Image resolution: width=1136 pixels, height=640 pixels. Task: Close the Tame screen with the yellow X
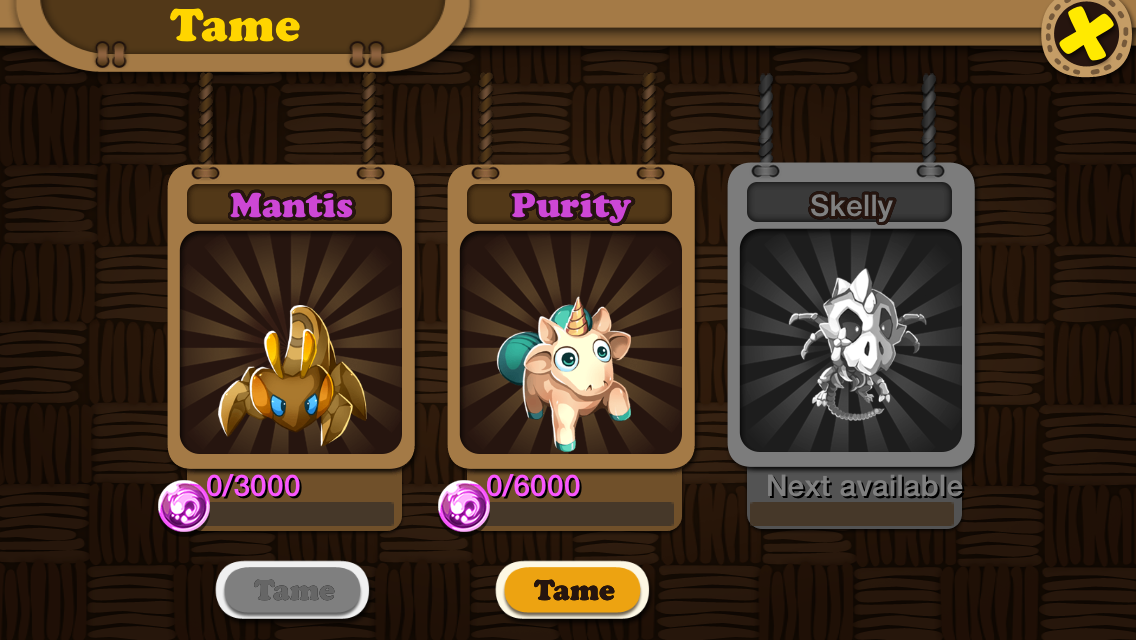[1087, 33]
